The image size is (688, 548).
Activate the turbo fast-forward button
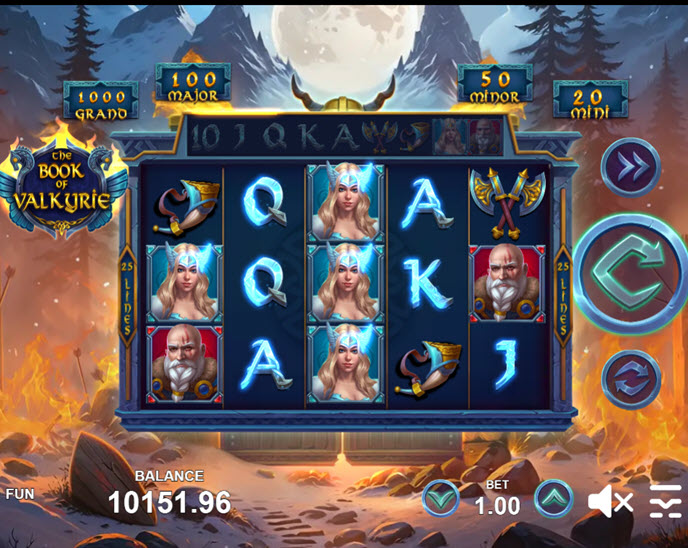[x=631, y=167]
